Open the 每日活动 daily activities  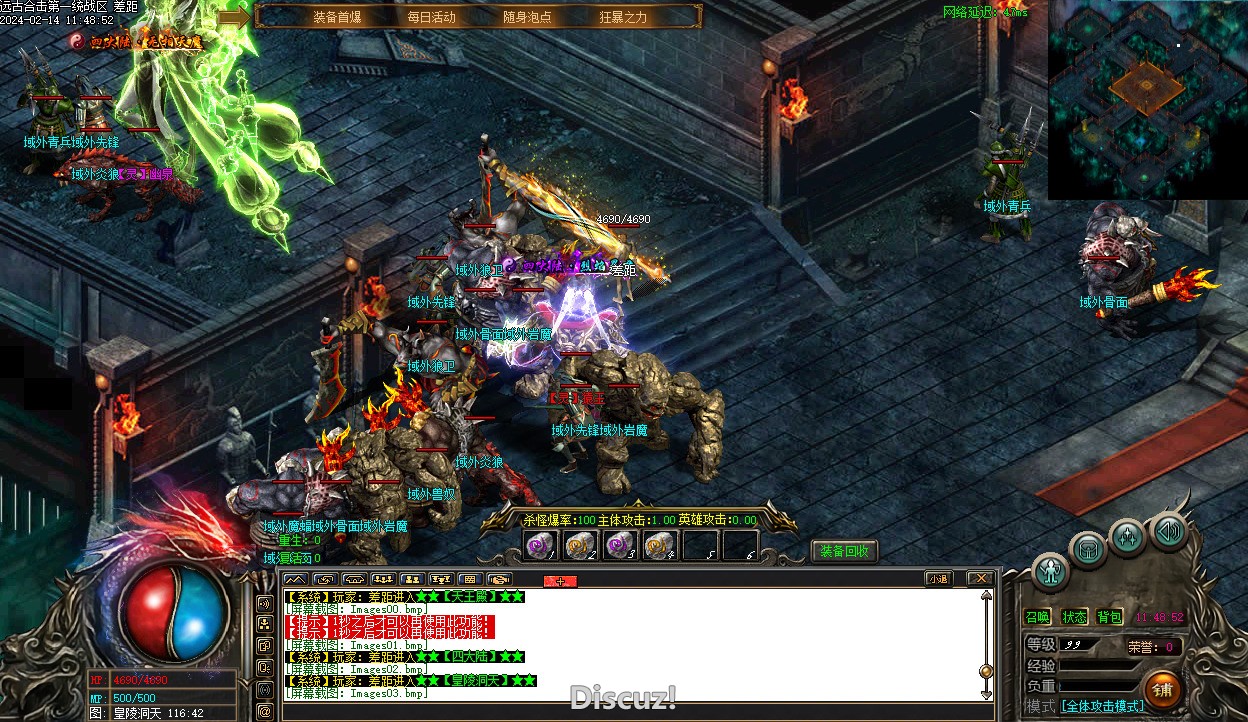pyautogui.click(x=431, y=17)
